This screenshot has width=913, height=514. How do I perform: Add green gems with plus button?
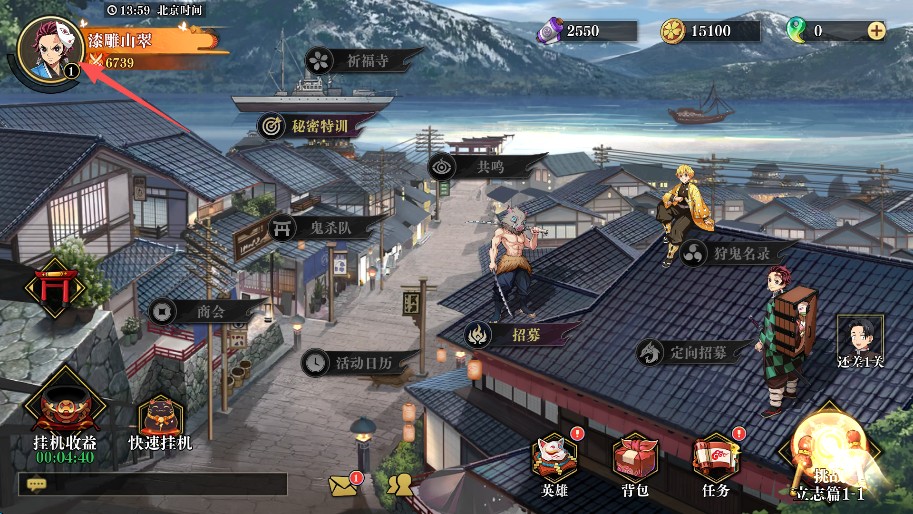coord(876,30)
